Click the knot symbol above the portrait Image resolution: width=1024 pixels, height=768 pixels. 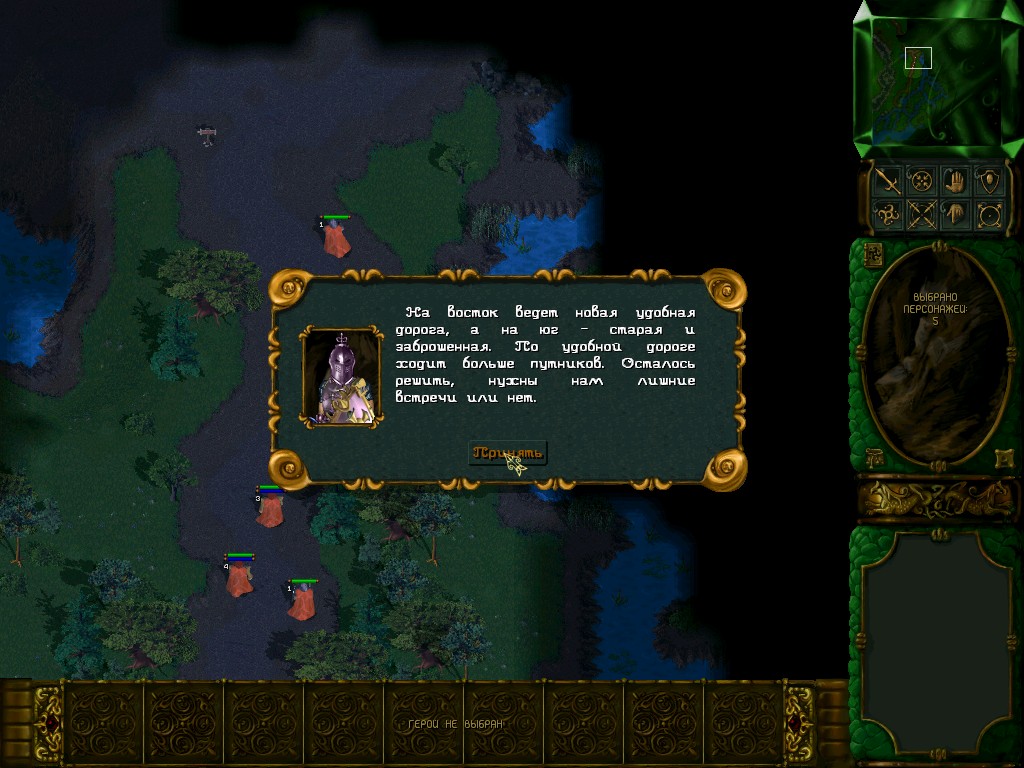pyautogui.click(x=872, y=254)
